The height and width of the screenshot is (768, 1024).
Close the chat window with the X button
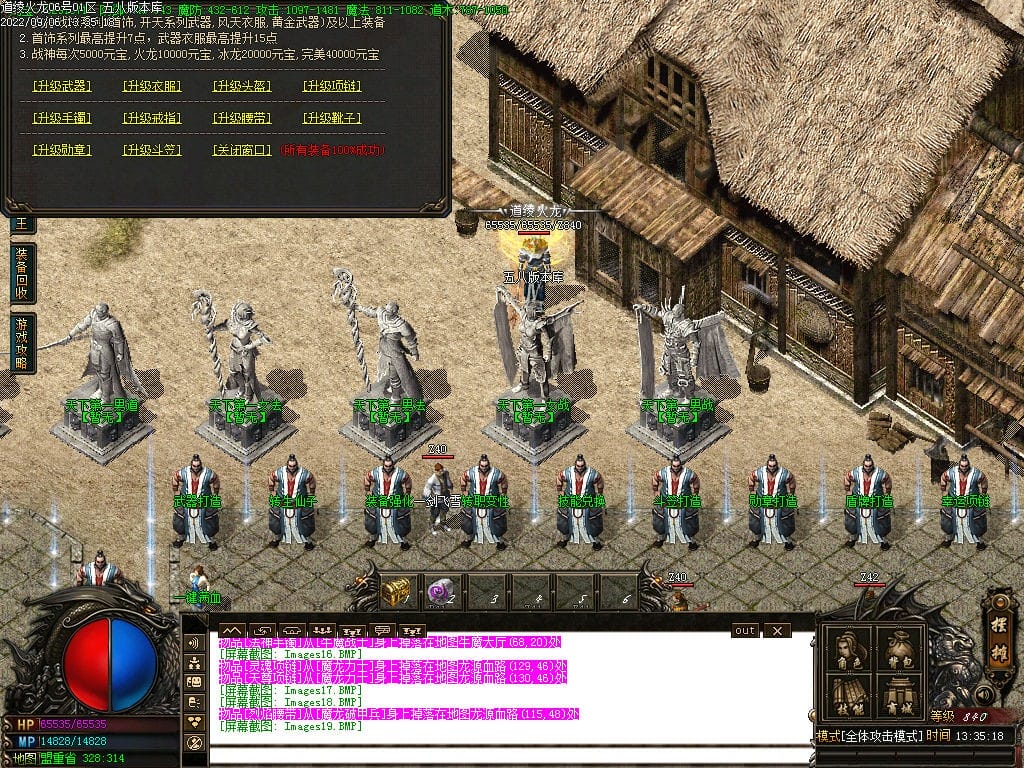click(x=776, y=631)
